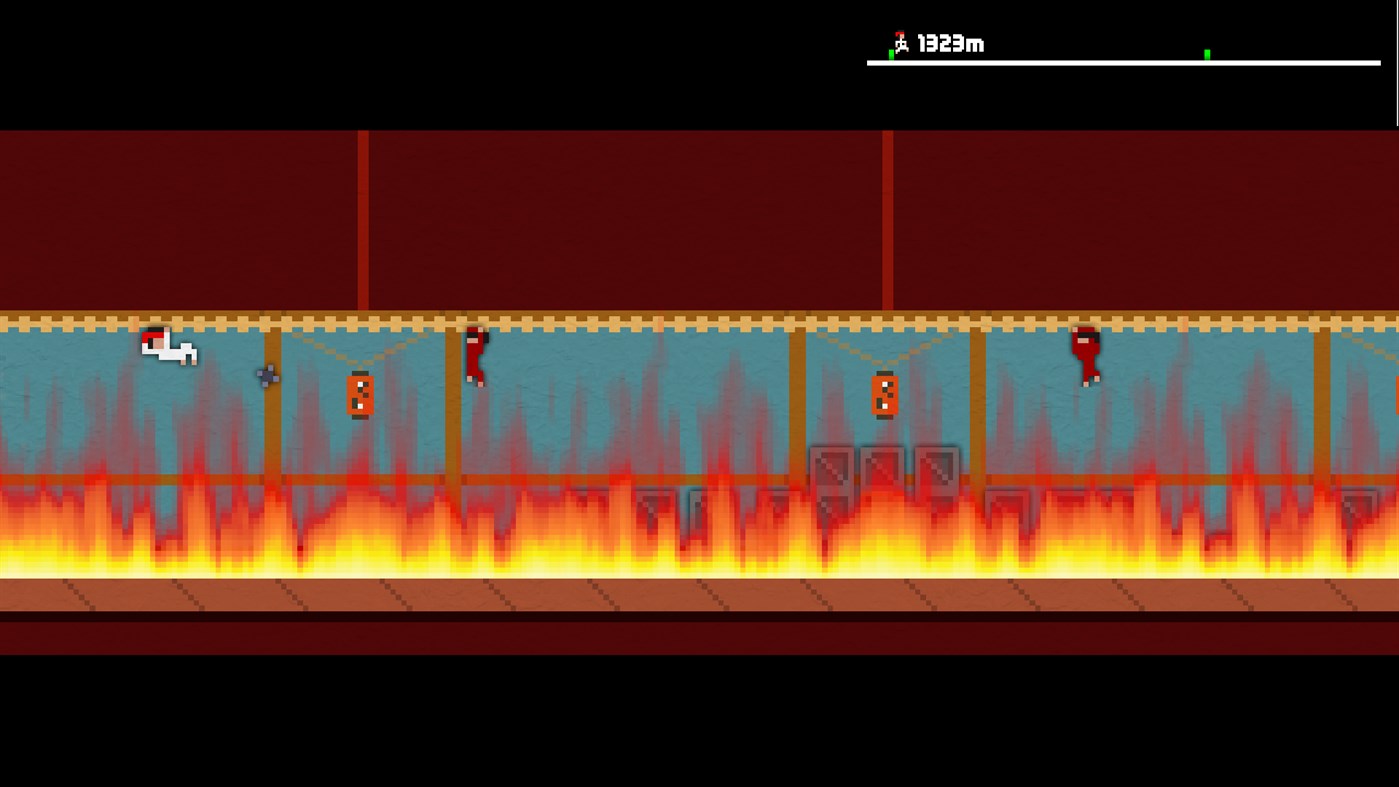The width and height of the screenshot is (1399, 787).
Task: Click the left green checkpoint marker
Action: coord(891,54)
